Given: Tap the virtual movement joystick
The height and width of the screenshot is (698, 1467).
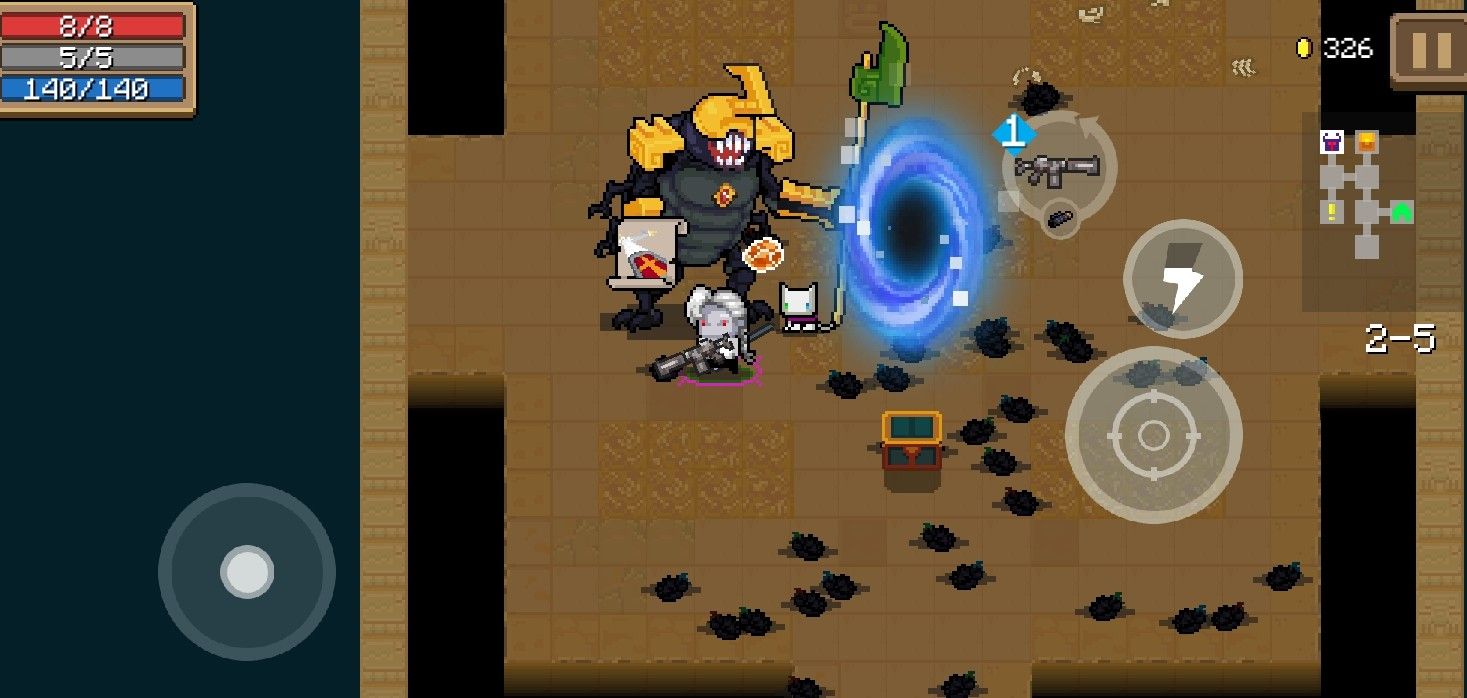Looking at the screenshot, I should [x=247, y=571].
